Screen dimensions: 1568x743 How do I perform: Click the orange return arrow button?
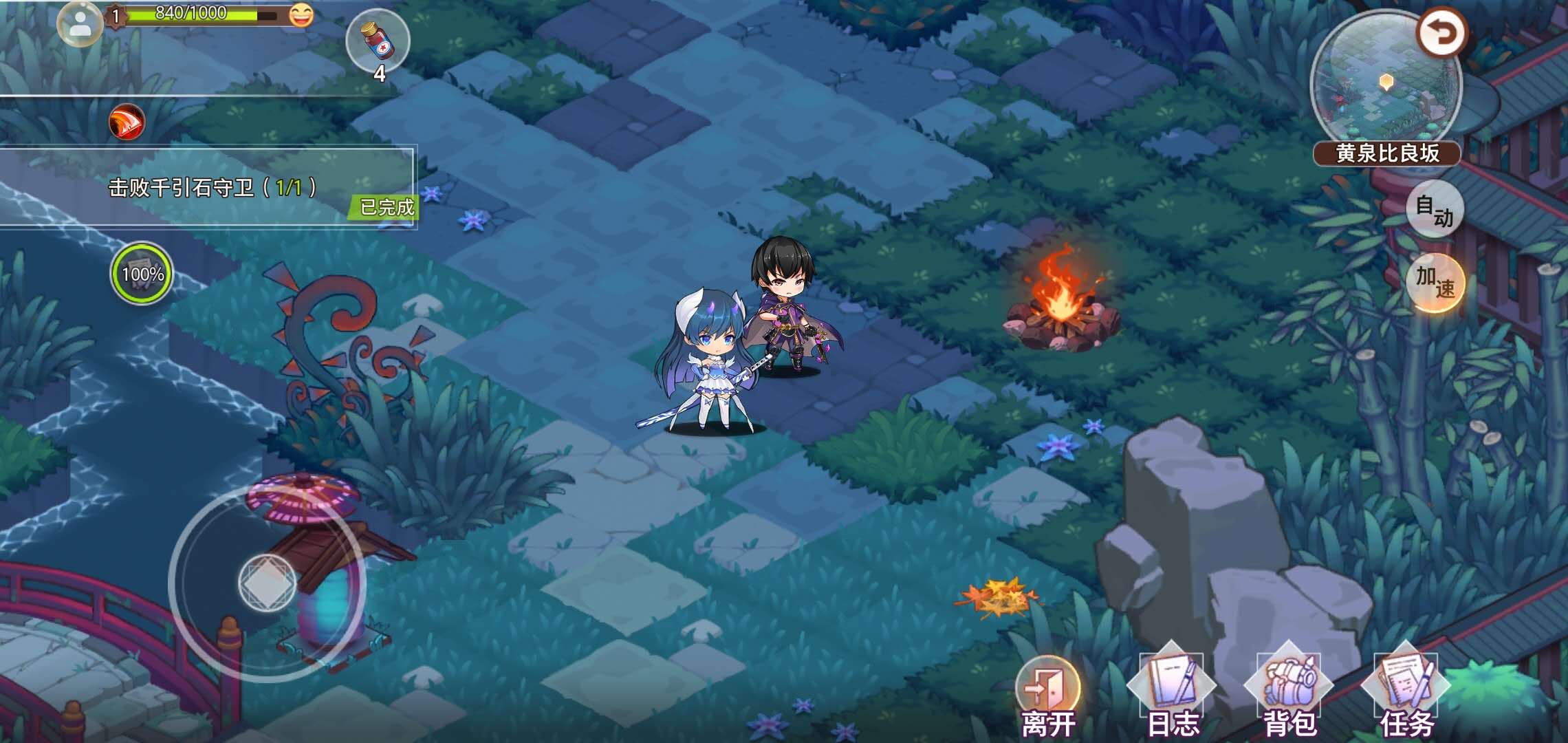coord(1441,33)
